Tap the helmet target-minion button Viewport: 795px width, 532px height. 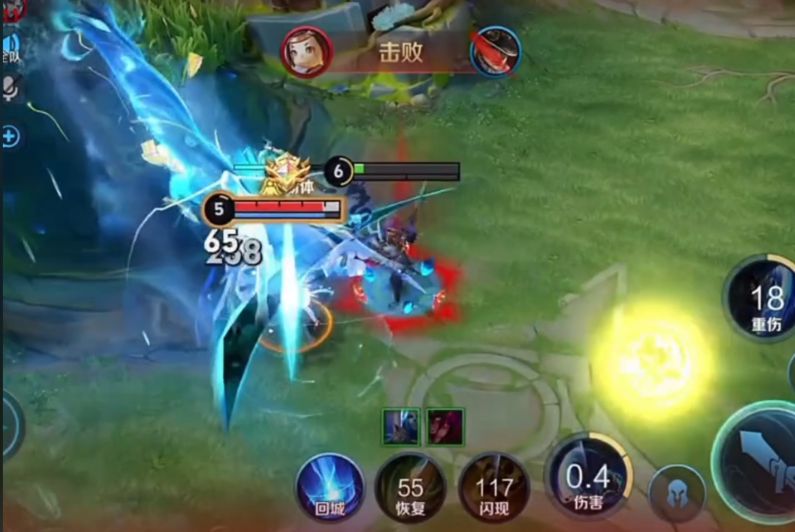(x=677, y=494)
